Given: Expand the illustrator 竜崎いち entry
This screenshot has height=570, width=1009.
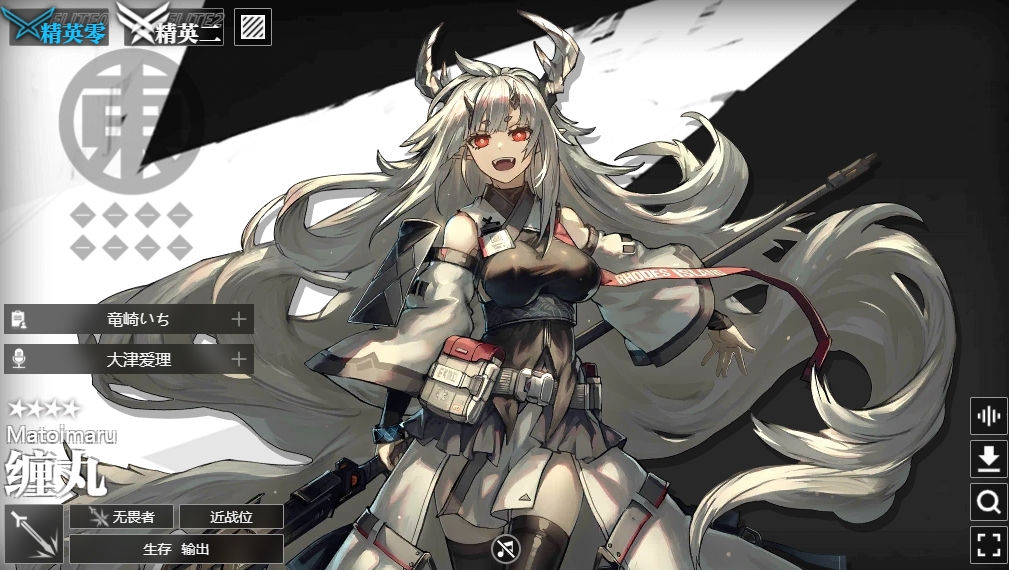Looking at the screenshot, I should tap(129, 319).
